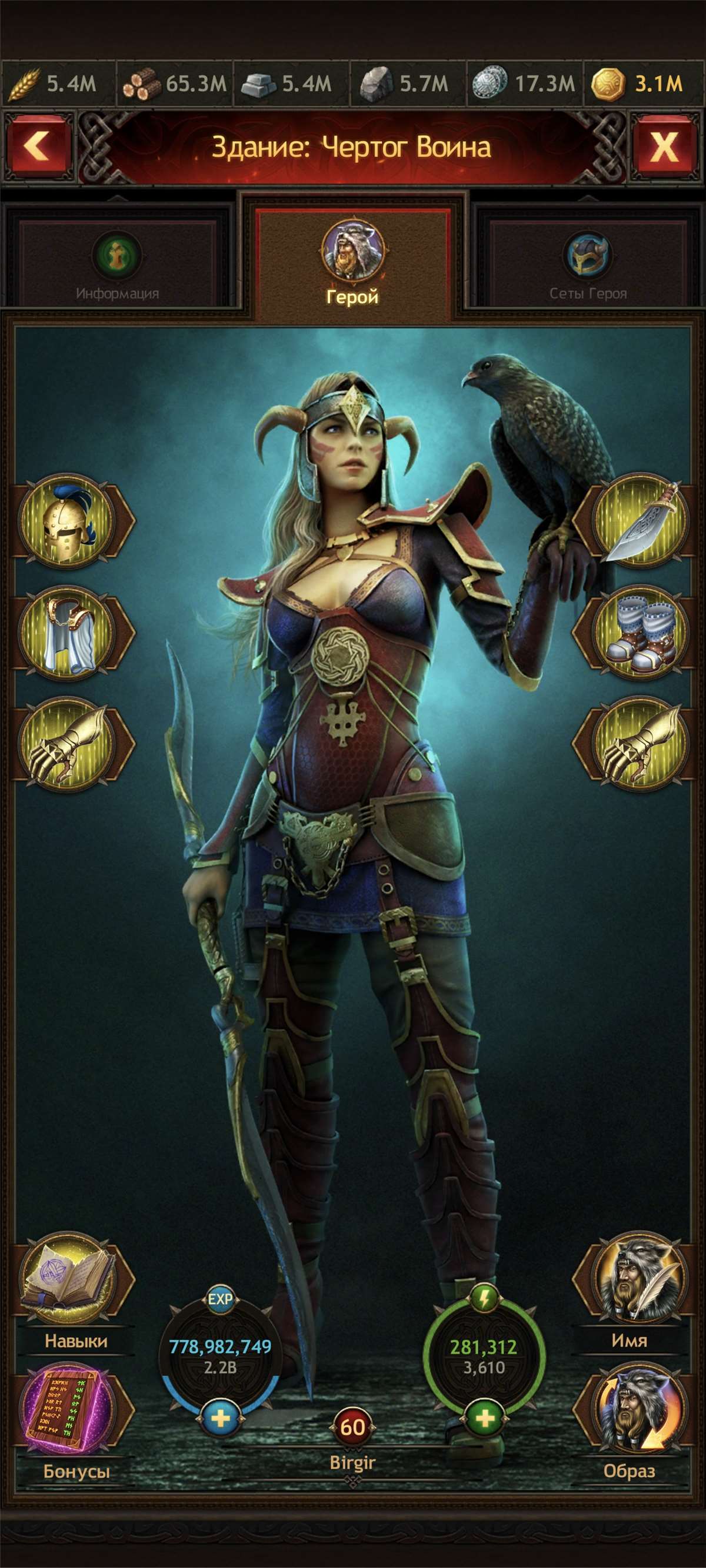706x1568 pixels.
Task: Replenish hero energy with green plus
Action: coord(484,1419)
